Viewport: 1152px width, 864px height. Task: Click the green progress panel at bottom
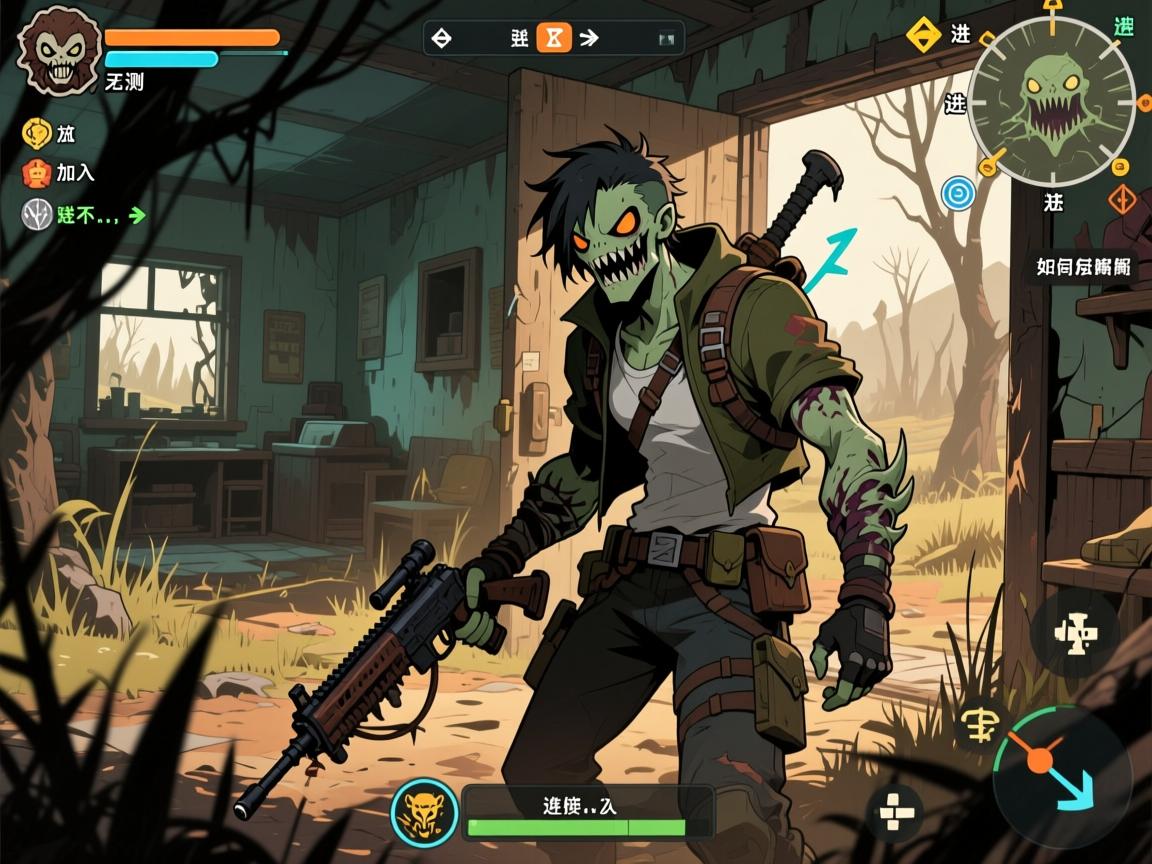[589, 811]
